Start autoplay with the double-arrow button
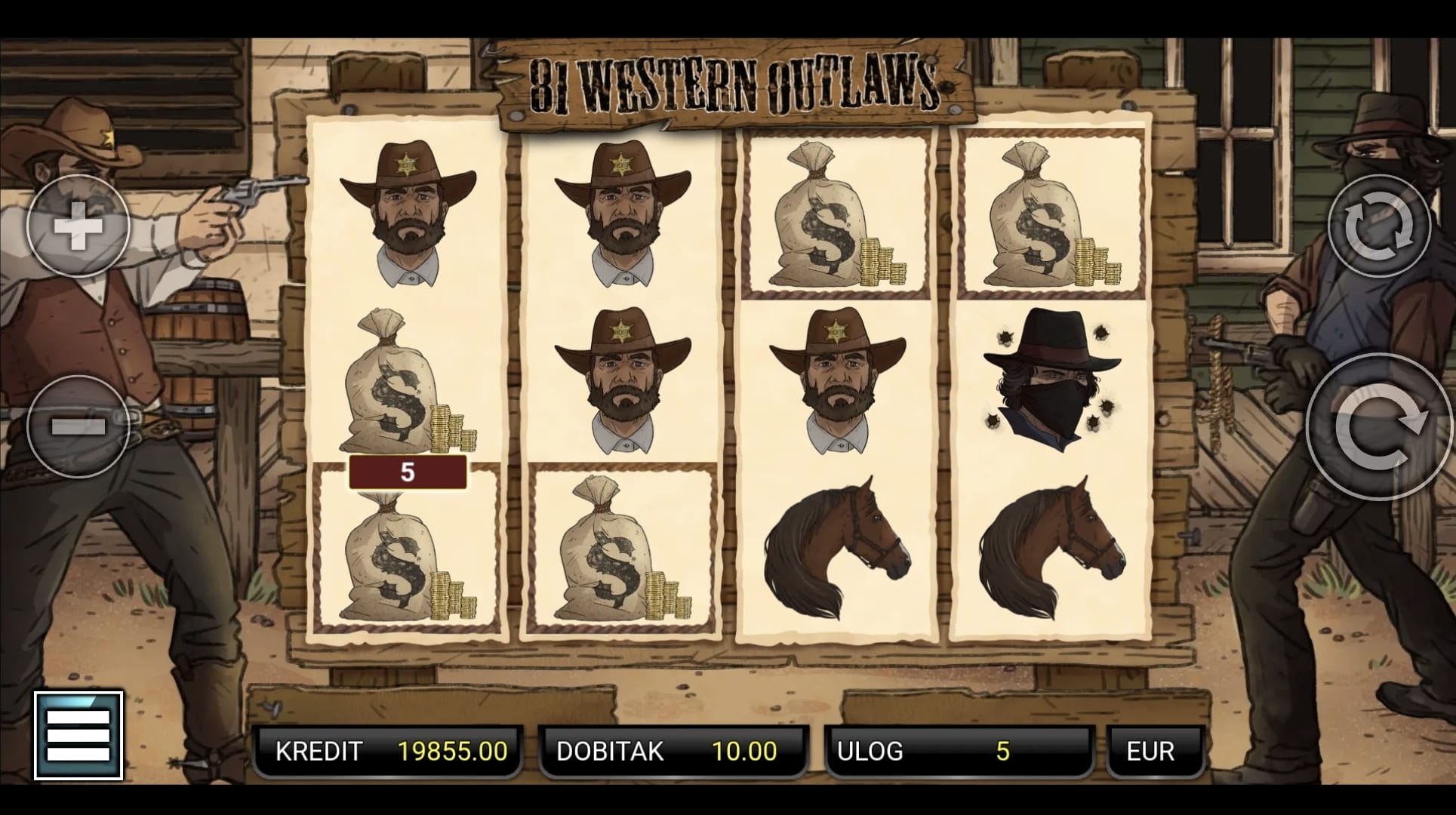This screenshot has width=1456, height=815. click(1379, 226)
